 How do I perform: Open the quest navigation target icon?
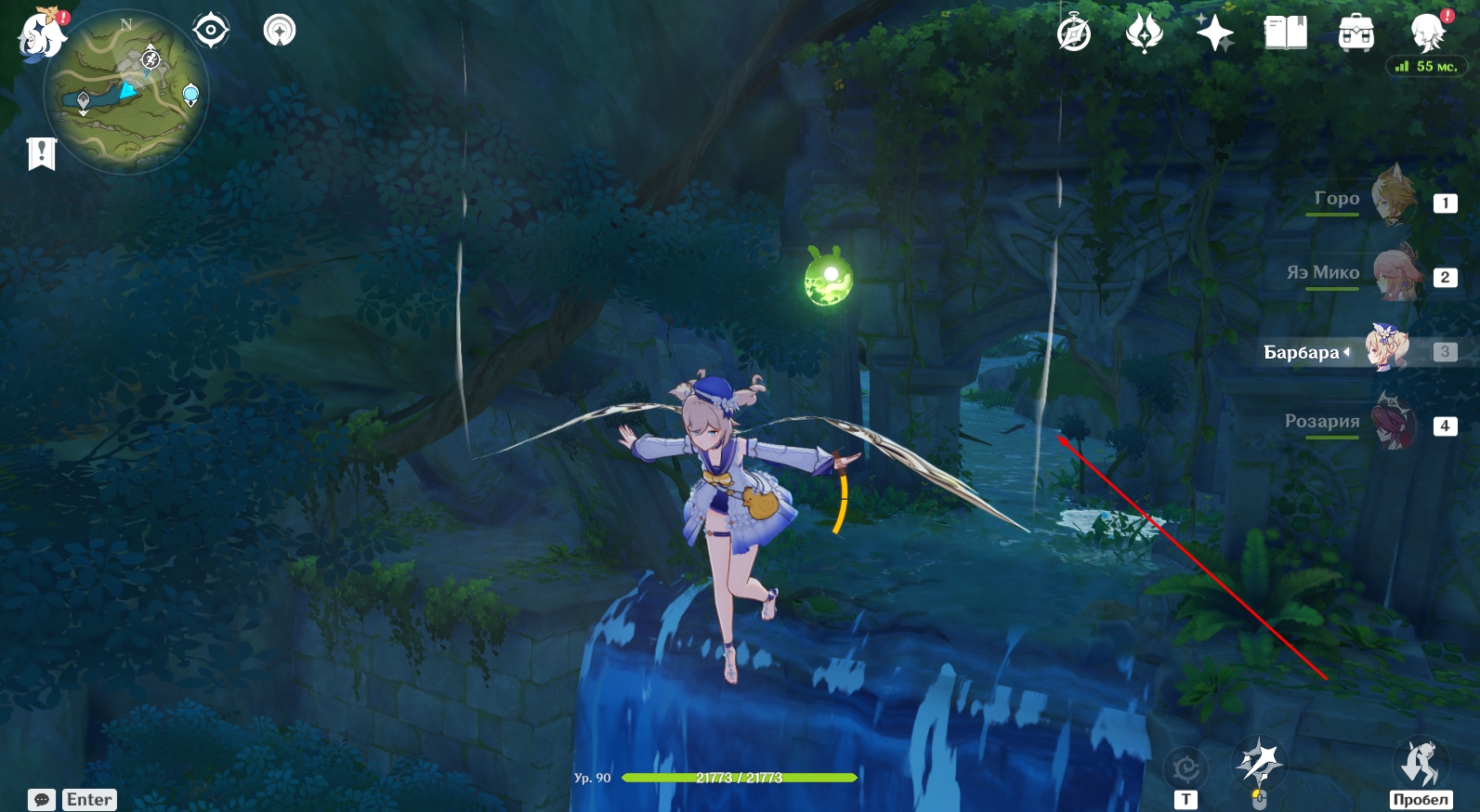211,31
